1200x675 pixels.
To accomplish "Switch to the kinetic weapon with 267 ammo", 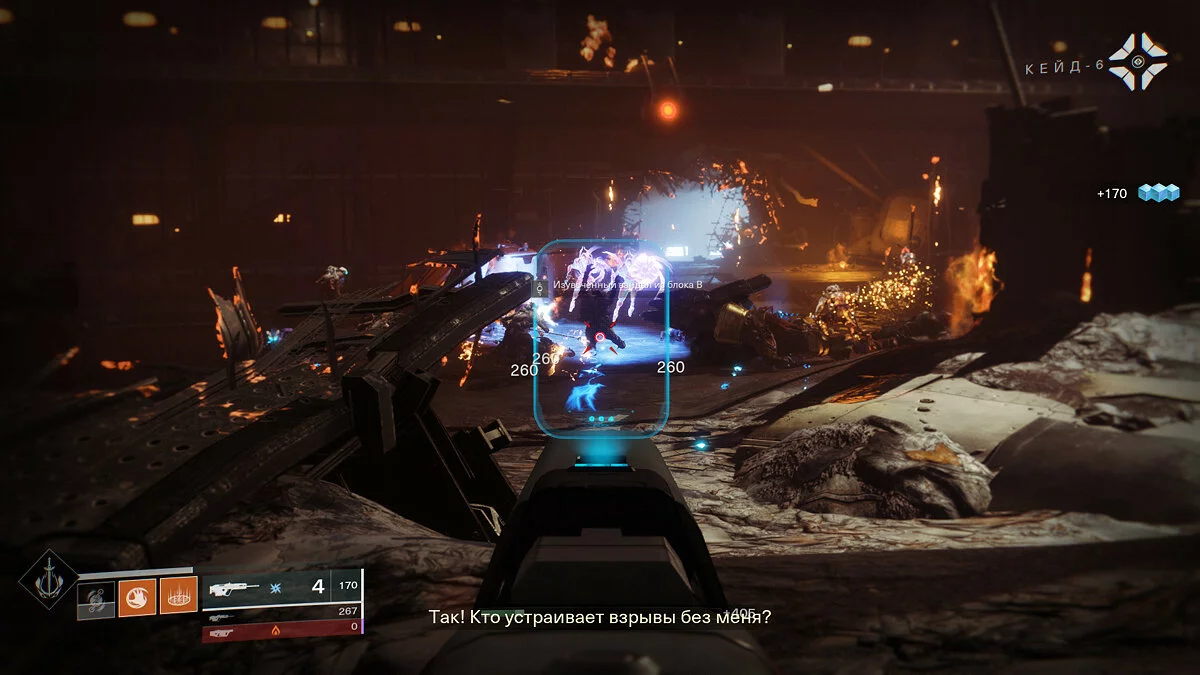I will click(x=281, y=612).
